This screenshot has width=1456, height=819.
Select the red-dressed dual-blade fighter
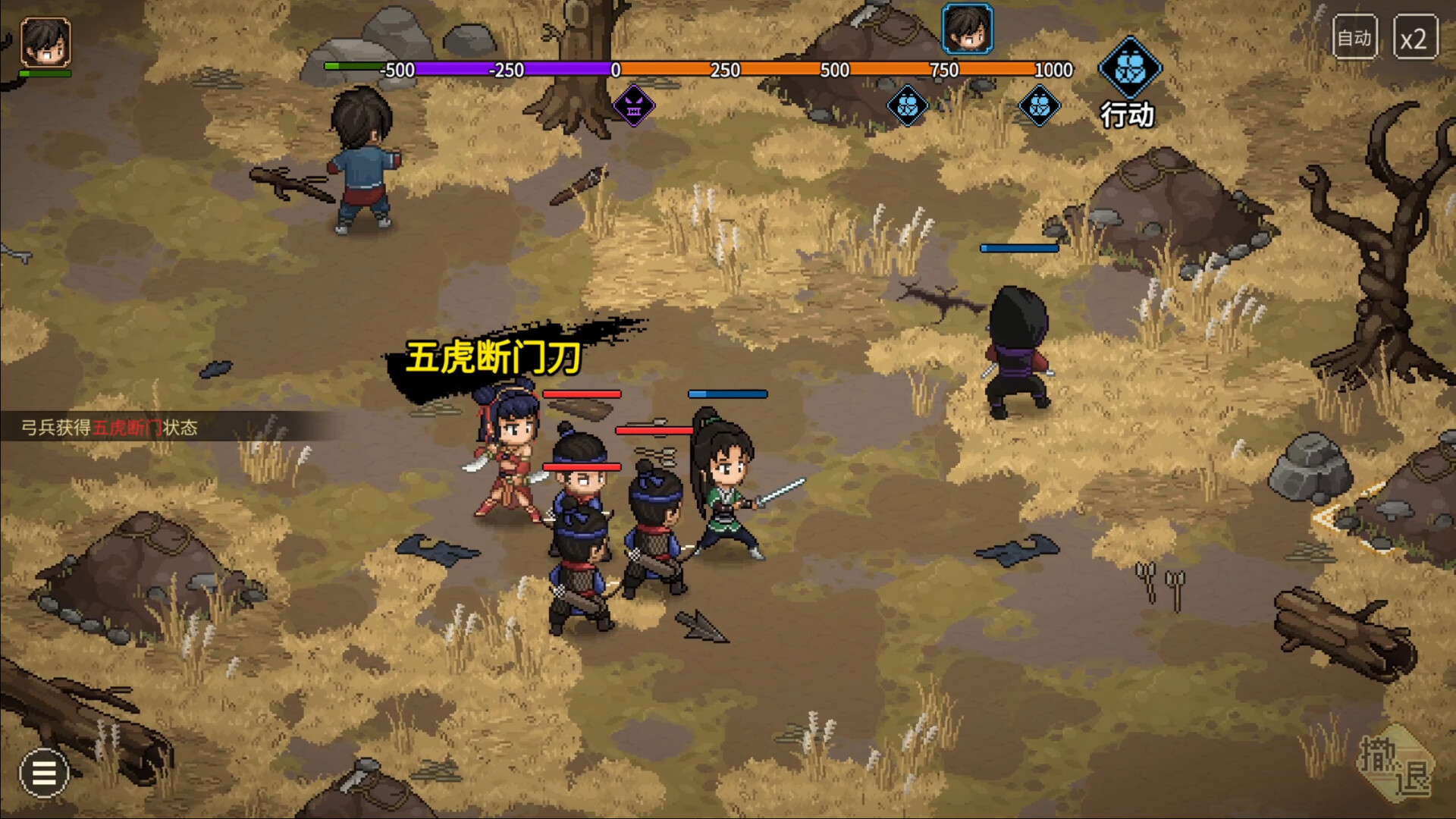[x=512, y=463]
